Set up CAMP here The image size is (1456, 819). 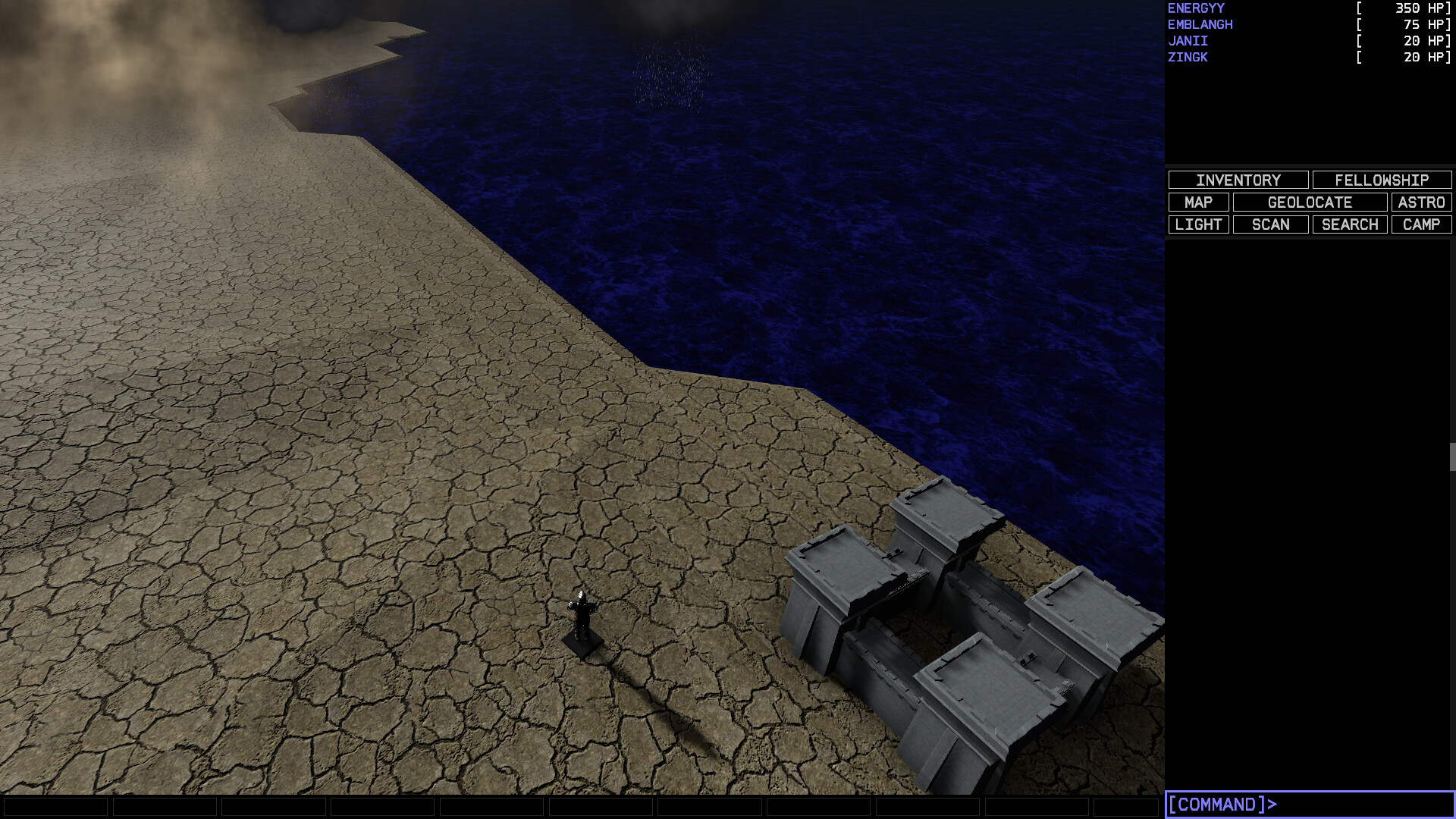click(1420, 224)
